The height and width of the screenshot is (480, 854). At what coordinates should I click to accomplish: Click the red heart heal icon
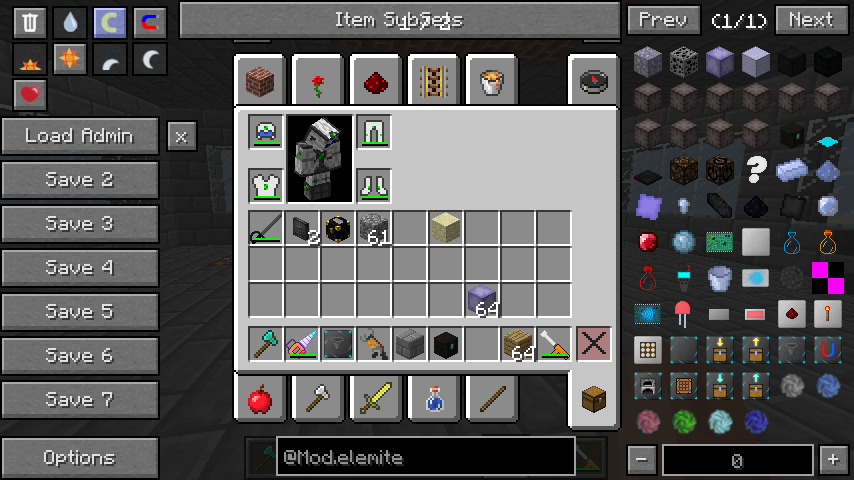coord(30,94)
